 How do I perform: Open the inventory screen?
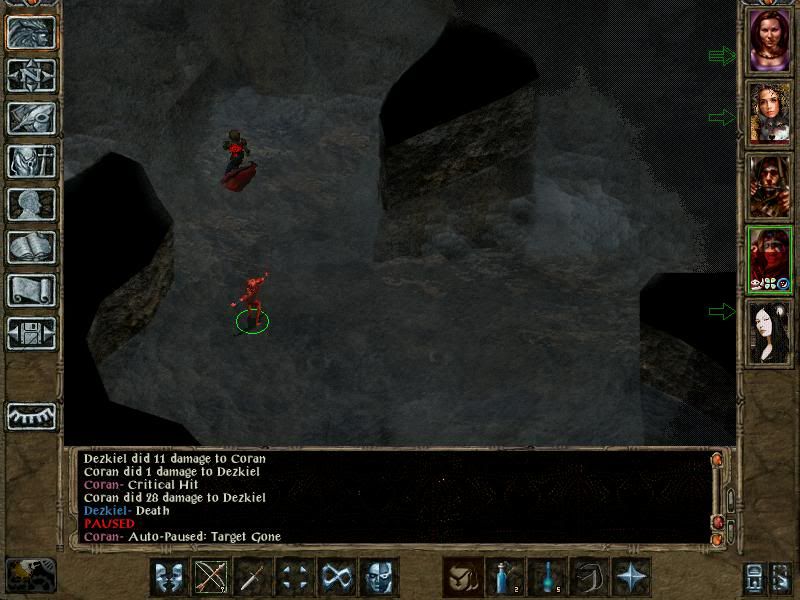tap(31, 161)
